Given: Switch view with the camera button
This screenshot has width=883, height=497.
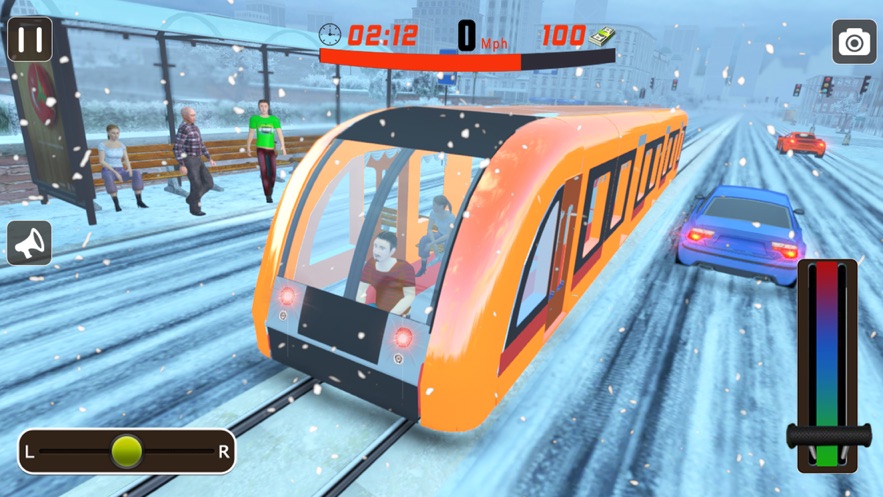Looking at the screenshot, I should click(x=854, y=42).
